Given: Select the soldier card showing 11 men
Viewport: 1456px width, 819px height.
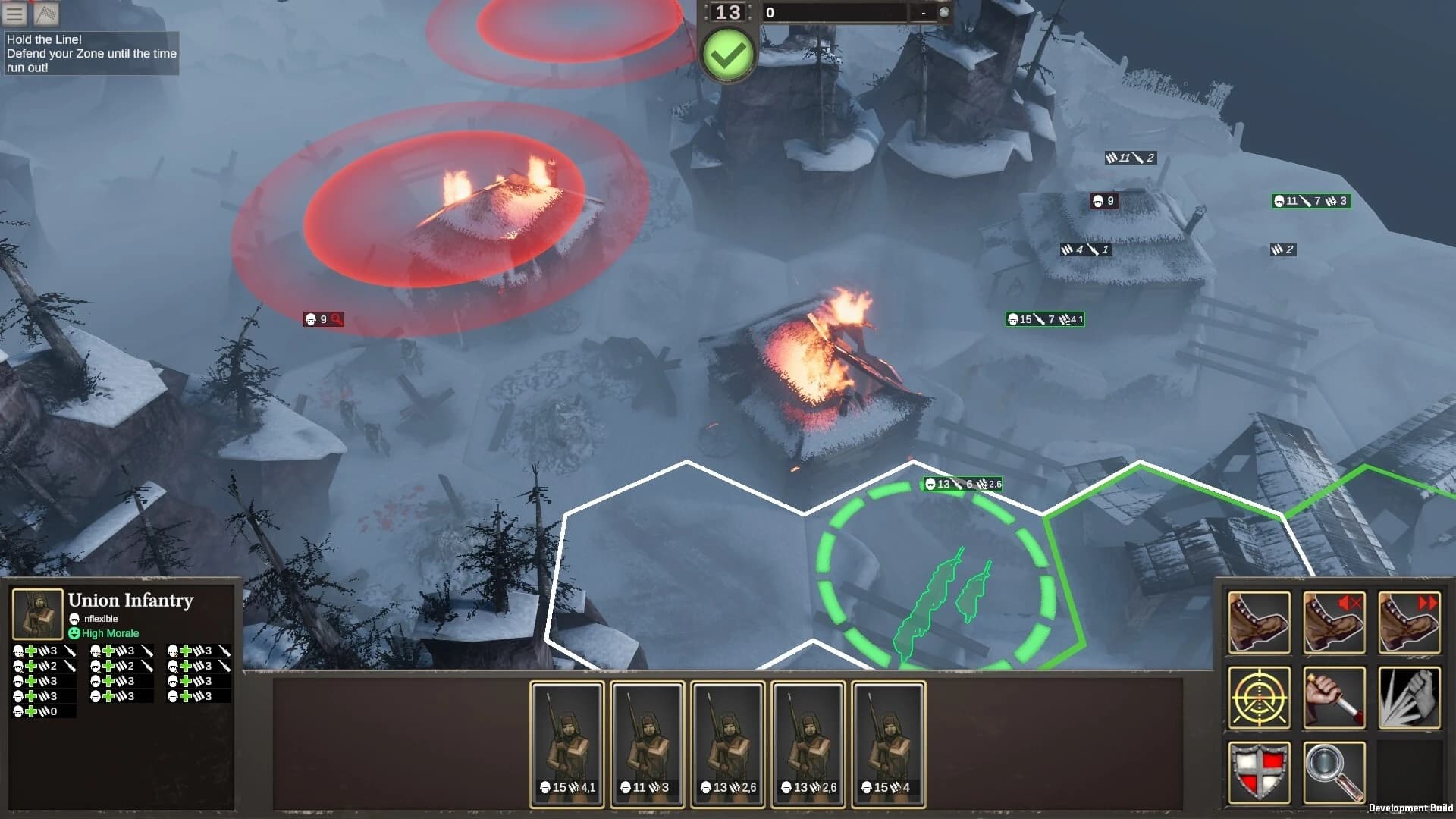Looking at the screenshot, I should (x=646, y=745).
